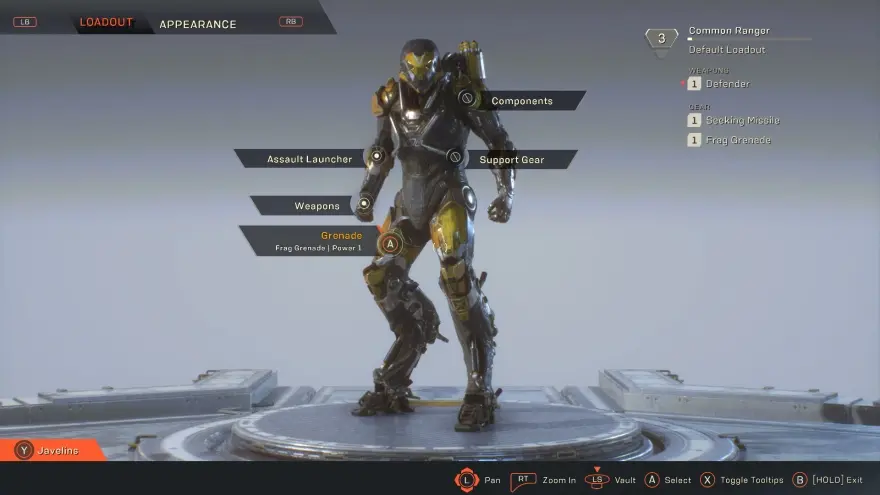Select the Grenade slot with Frag Grenade

tap(320, 240)
